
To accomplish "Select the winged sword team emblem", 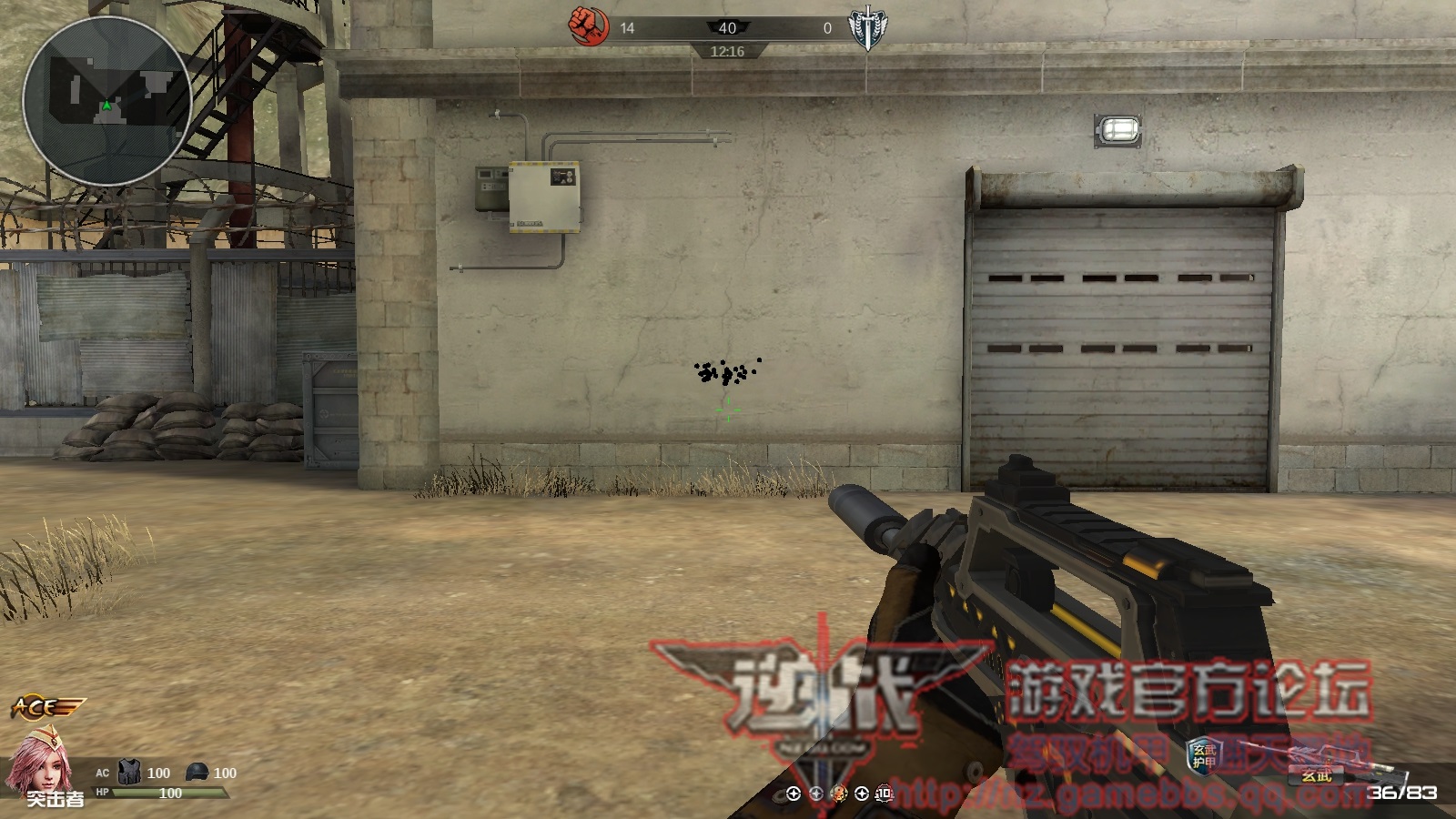I will click(x=866, y=27).
